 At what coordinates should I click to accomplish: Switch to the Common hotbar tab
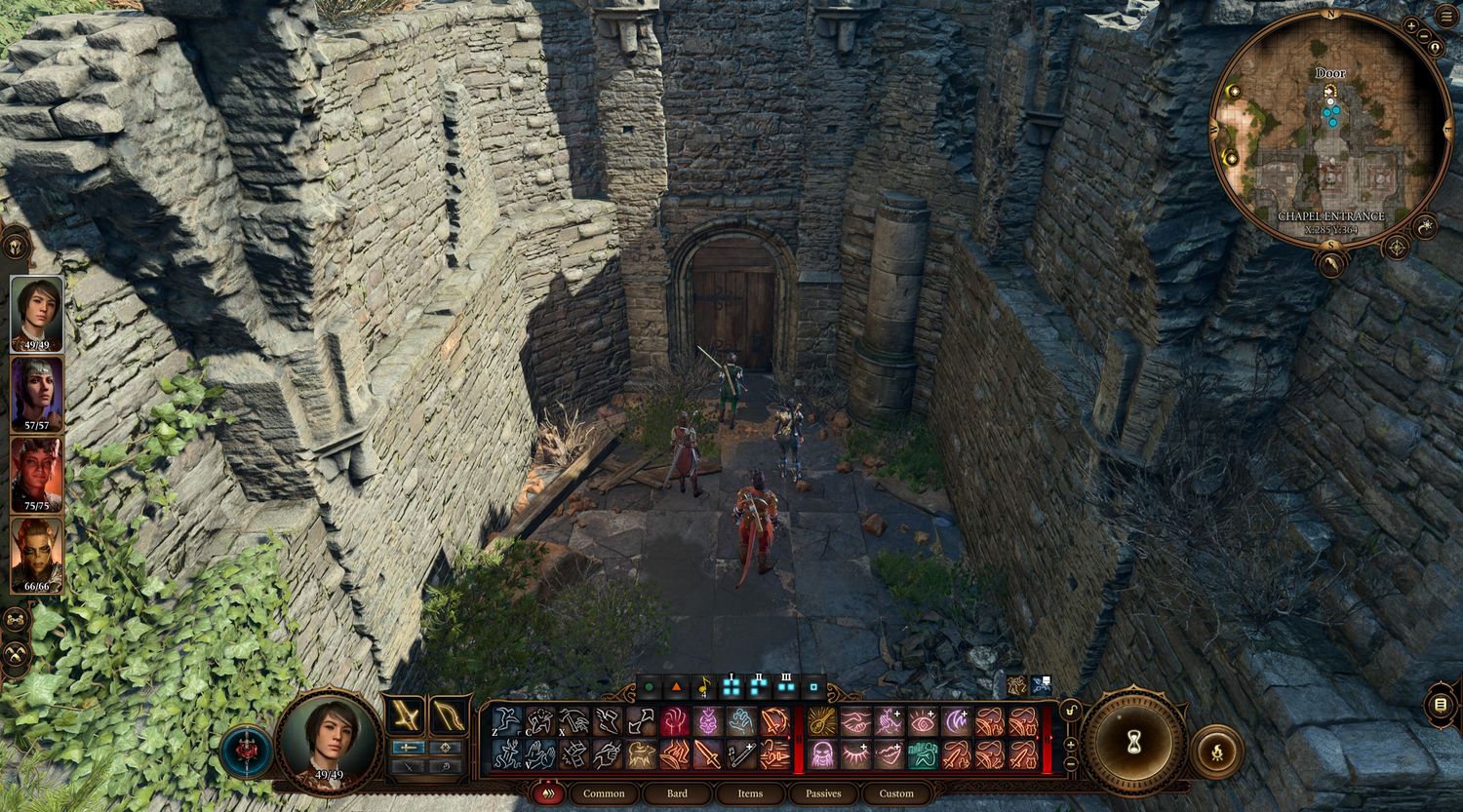click(x=604, y=793)
